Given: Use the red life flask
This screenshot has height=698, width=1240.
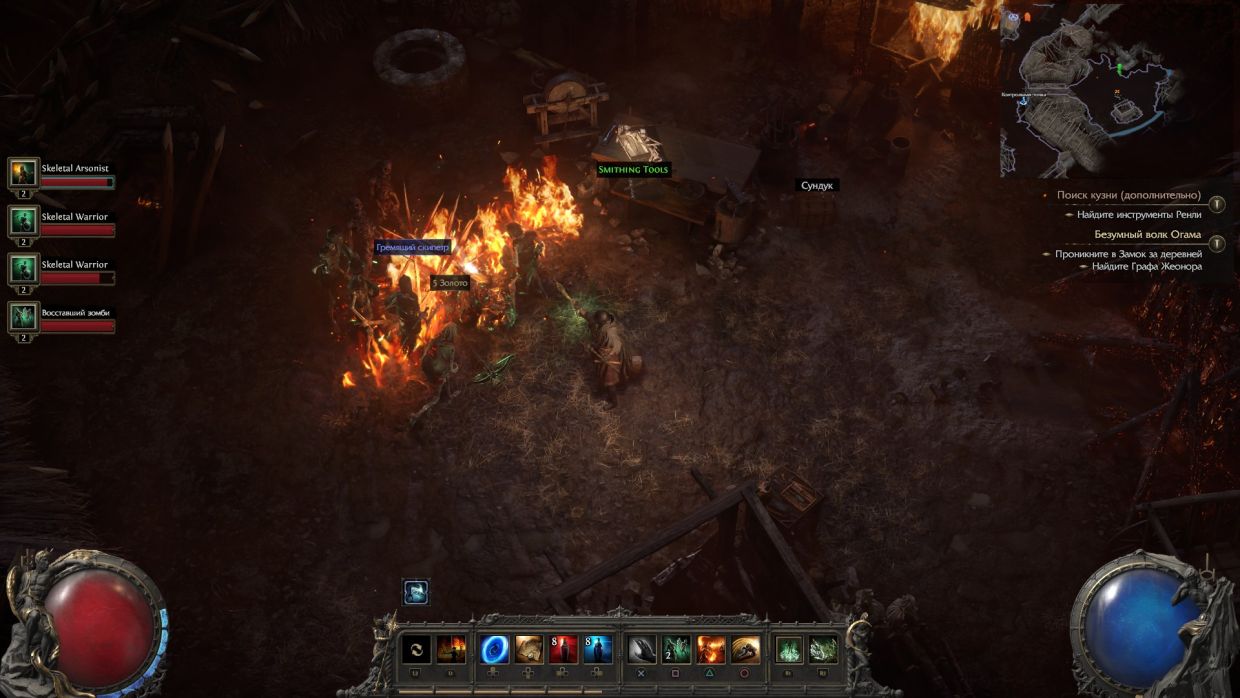Looking at the screenshot, I should (x=563, y=650).
